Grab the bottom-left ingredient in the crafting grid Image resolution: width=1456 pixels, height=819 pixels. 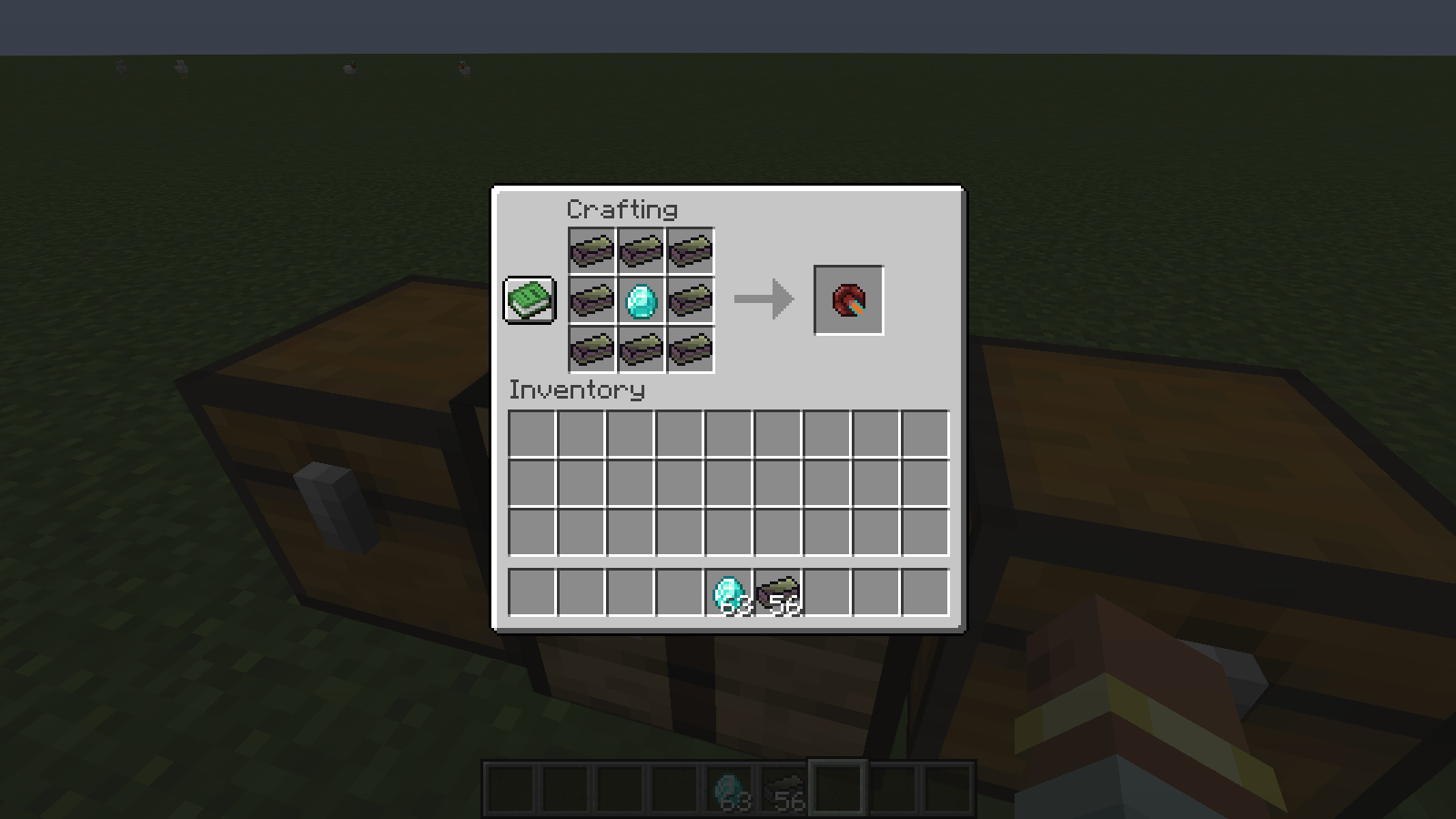click(x=590, y=349)
